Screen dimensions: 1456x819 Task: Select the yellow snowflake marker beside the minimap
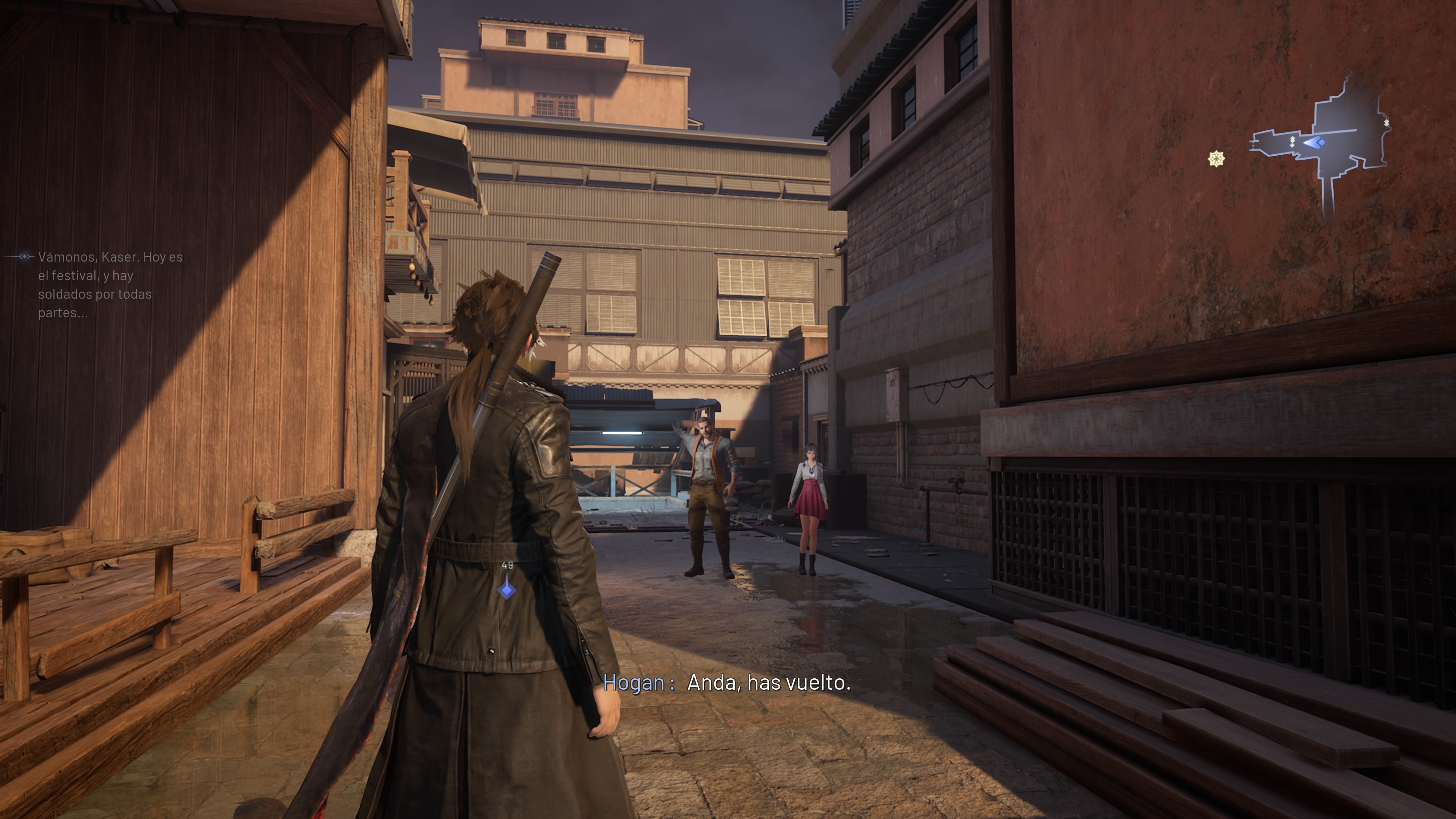point(1216,159)
